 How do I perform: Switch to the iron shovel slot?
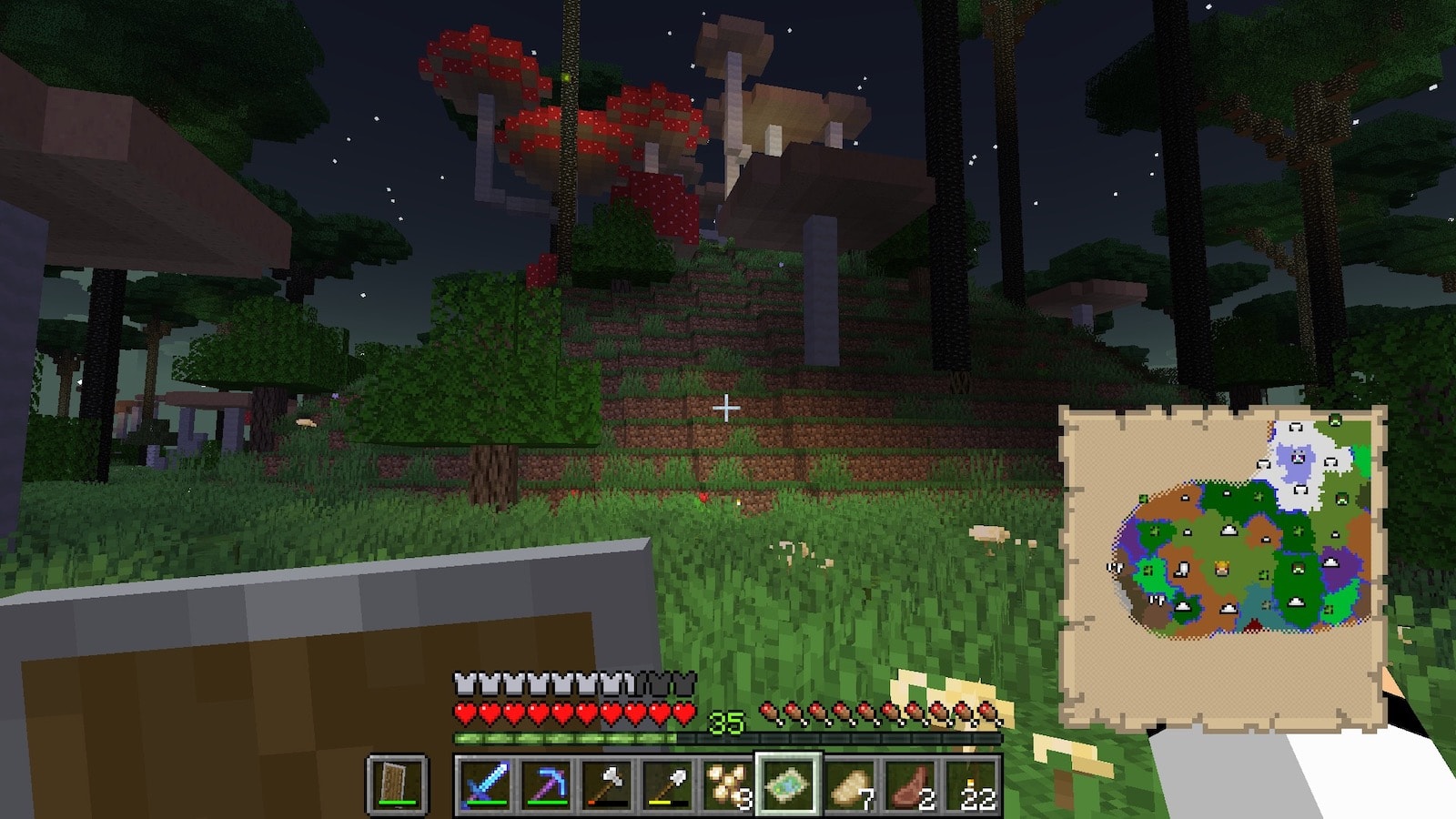pos(666,784)
